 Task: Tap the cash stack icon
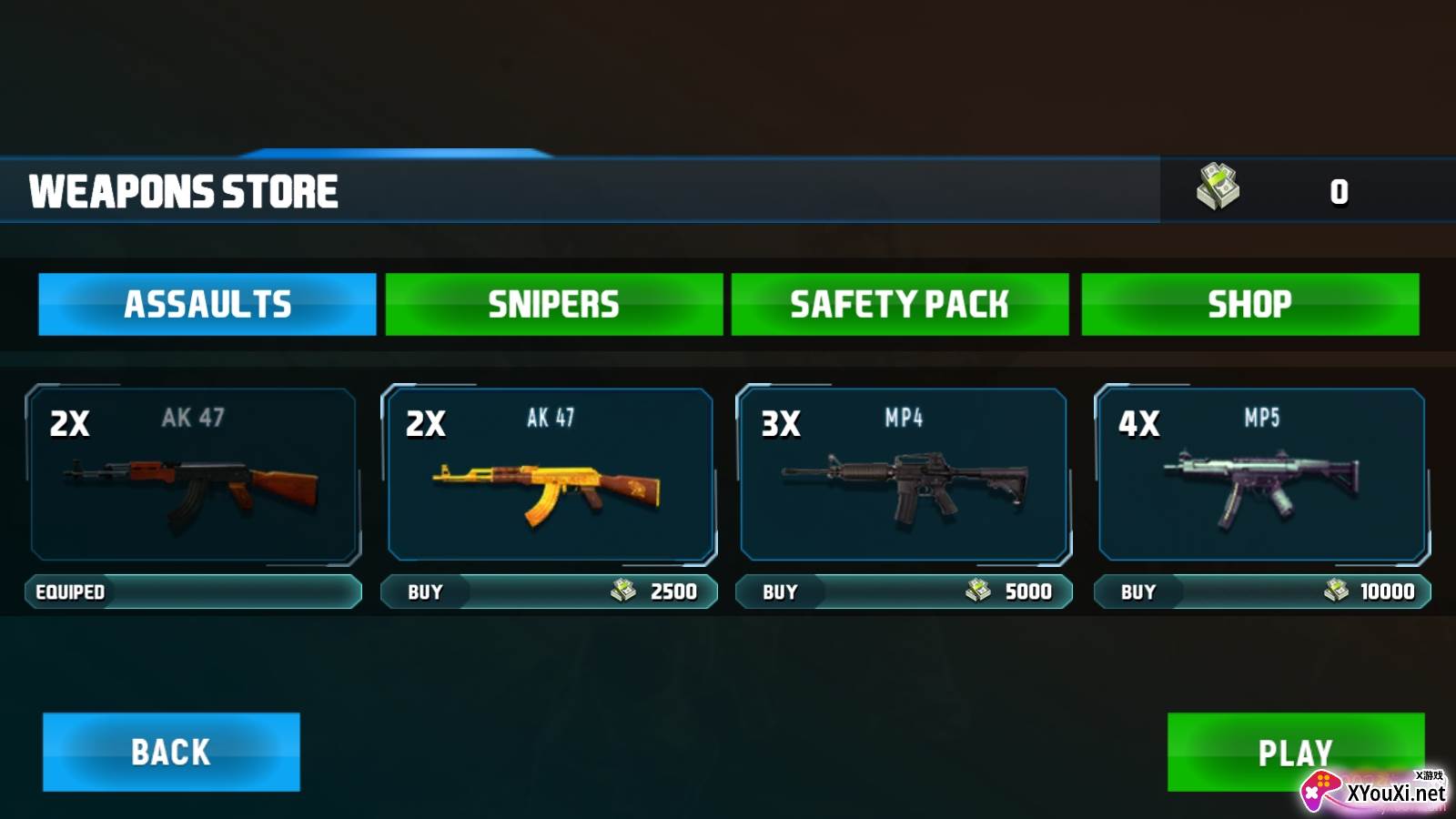click(1218, 187)
